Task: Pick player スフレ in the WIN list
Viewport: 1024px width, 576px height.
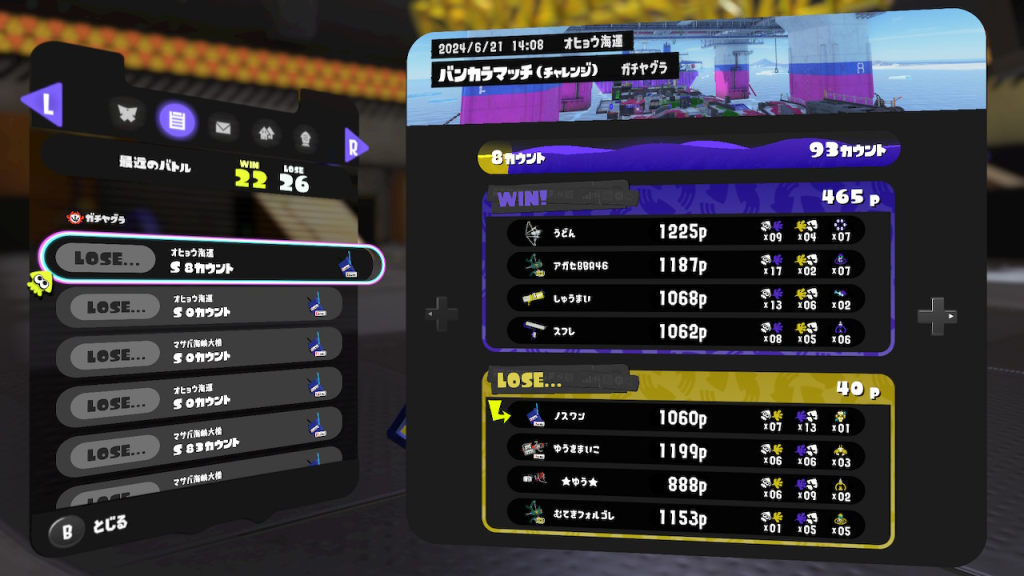Action: pos(685,331)
